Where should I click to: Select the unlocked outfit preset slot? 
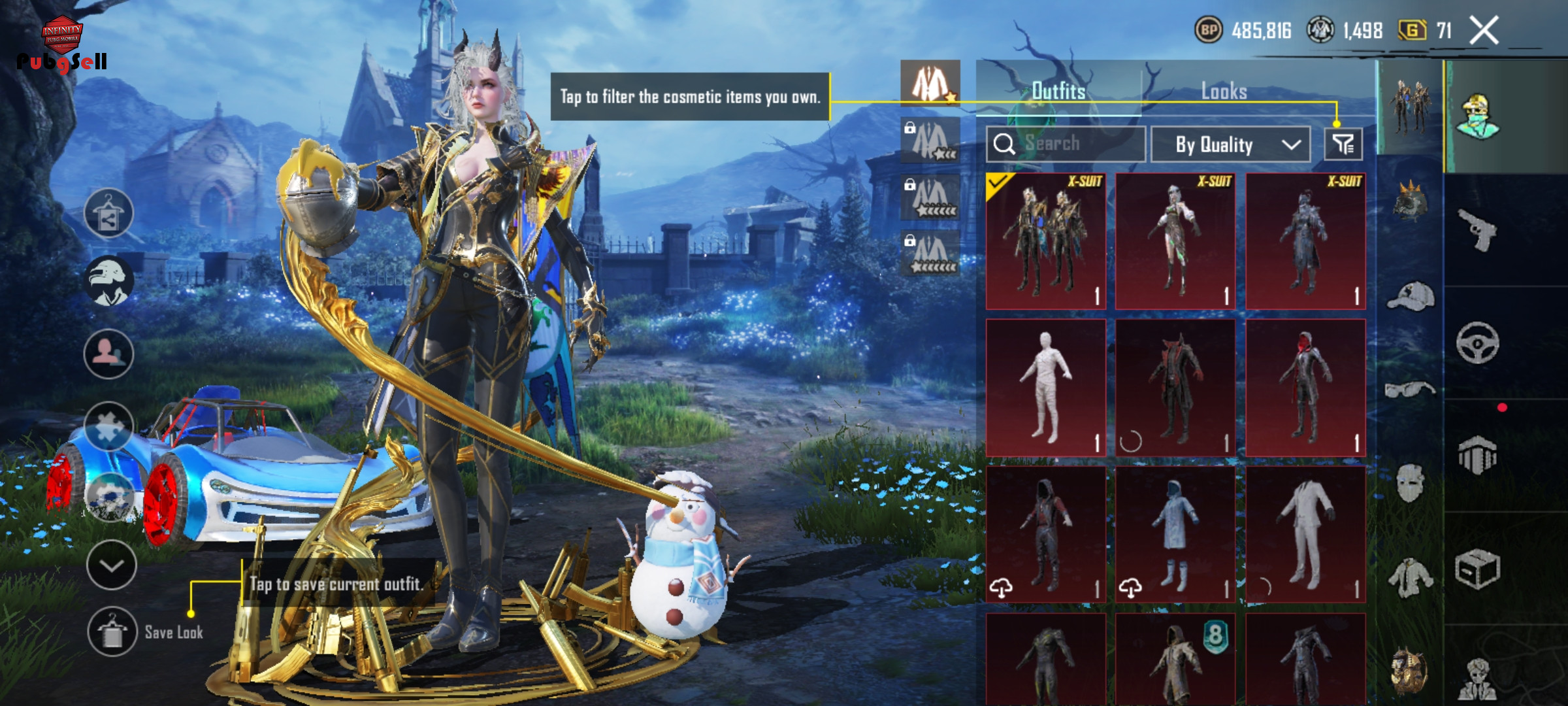(x=930, y=84)
